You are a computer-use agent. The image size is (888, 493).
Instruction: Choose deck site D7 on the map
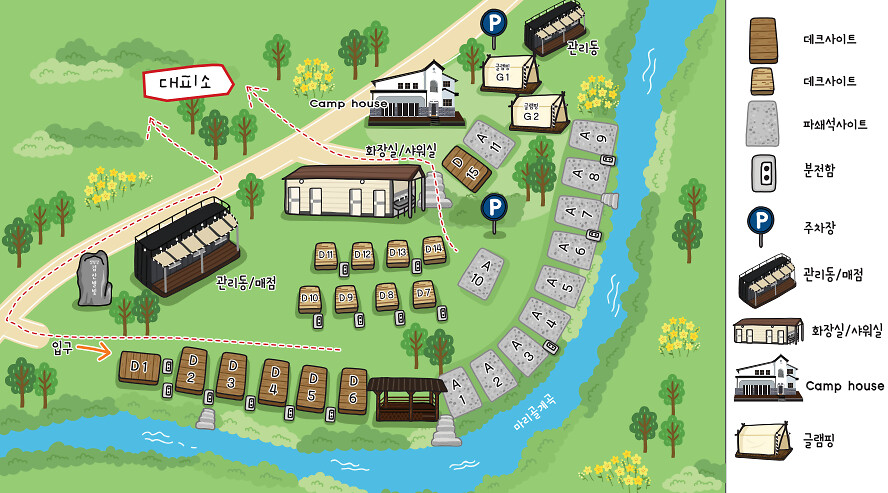click(423, 294)
